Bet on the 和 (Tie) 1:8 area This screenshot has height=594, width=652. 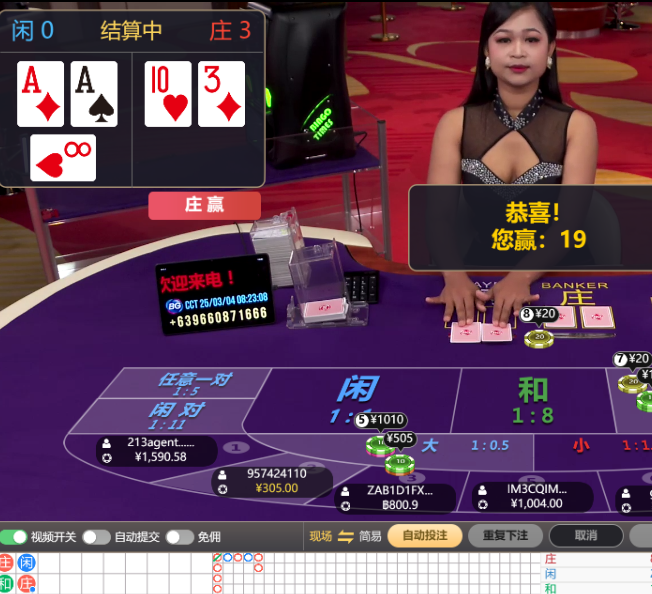(x=533, y=399)
